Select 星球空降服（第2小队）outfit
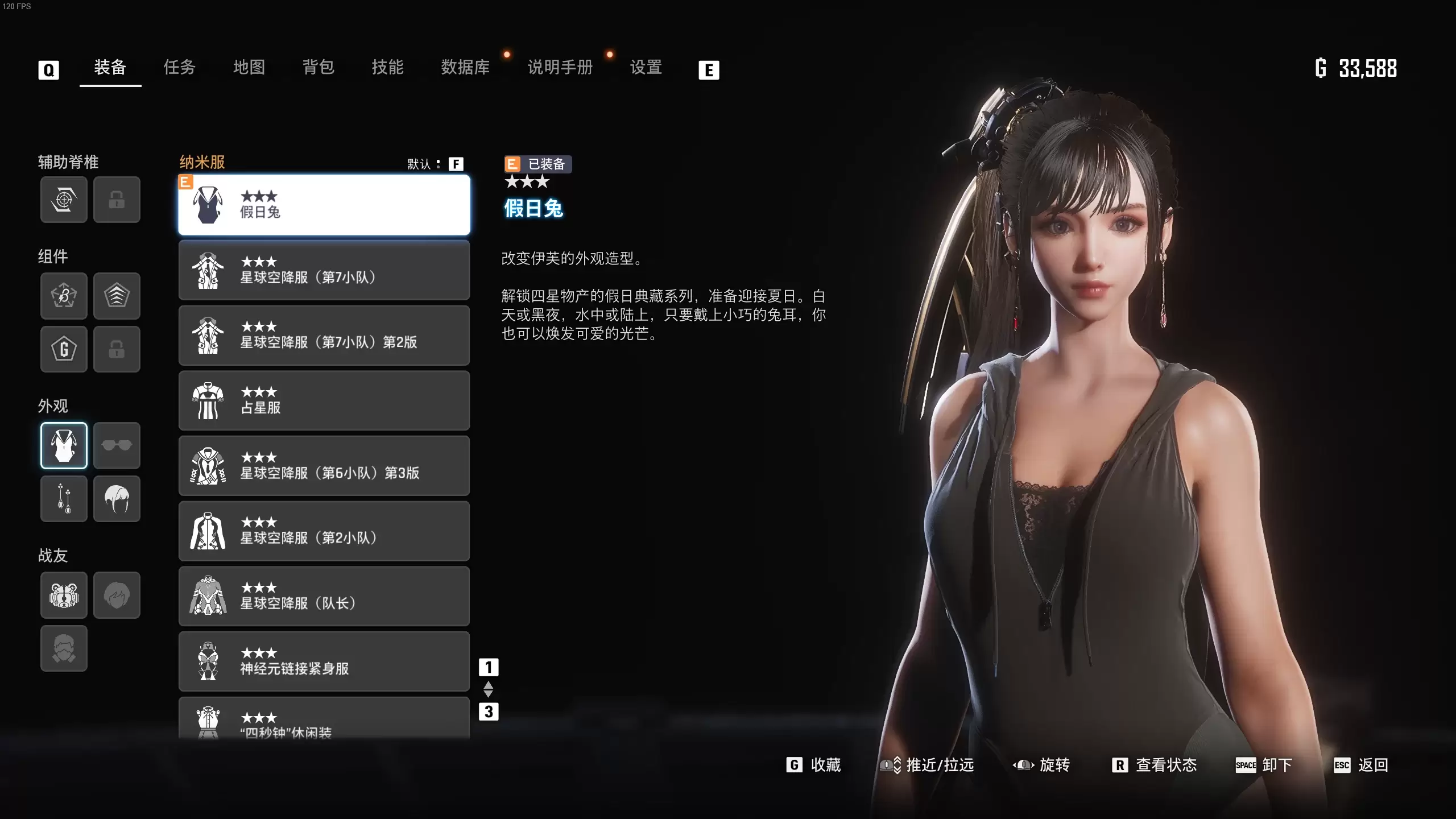 (324, 531)
